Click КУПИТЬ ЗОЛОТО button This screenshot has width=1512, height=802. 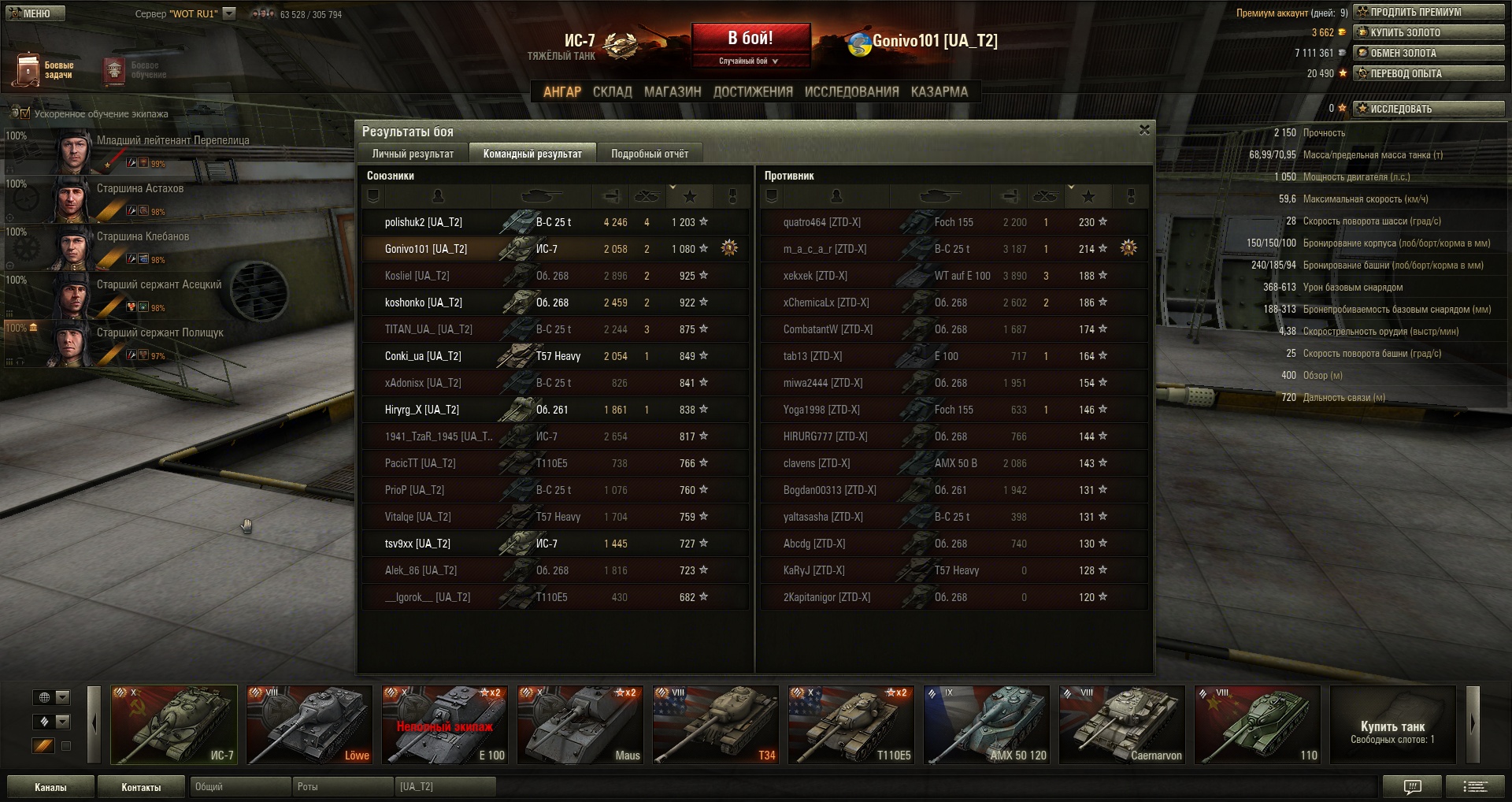(x=1429, y=32)
